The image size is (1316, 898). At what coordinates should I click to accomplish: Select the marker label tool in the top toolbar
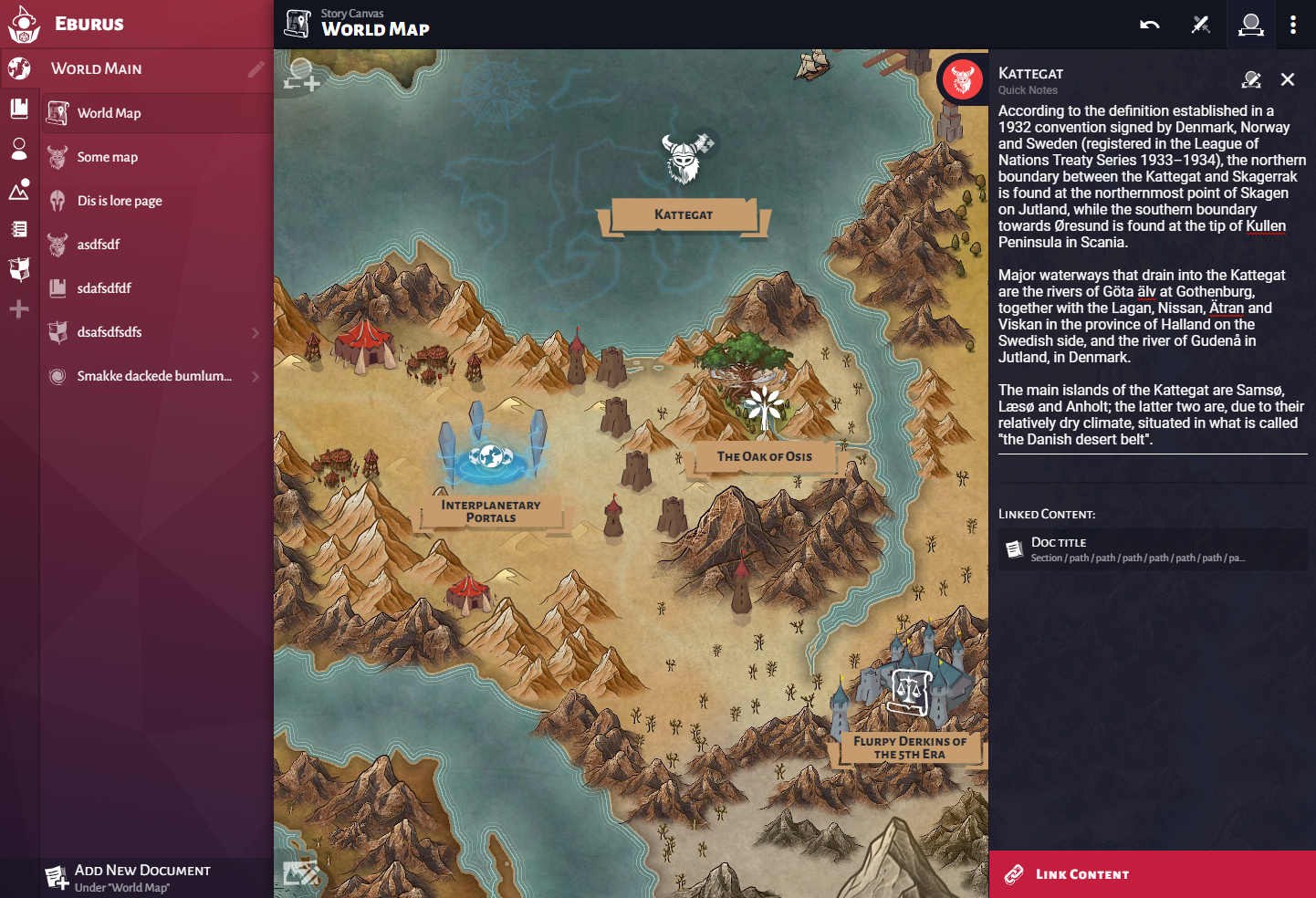click(x=1251, y=25)
